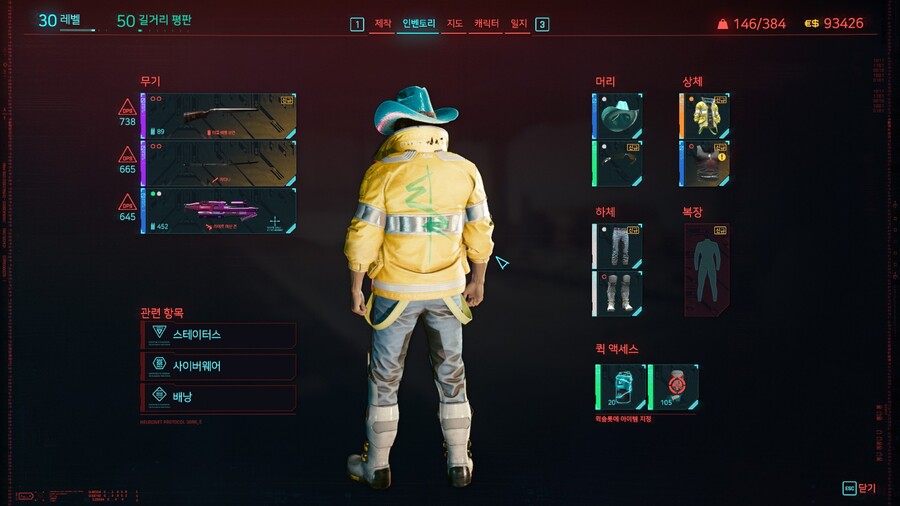Screen dimensions: 900x506
Task: Open the 사이버웨어 menu entry
Action: coord(218,366)
